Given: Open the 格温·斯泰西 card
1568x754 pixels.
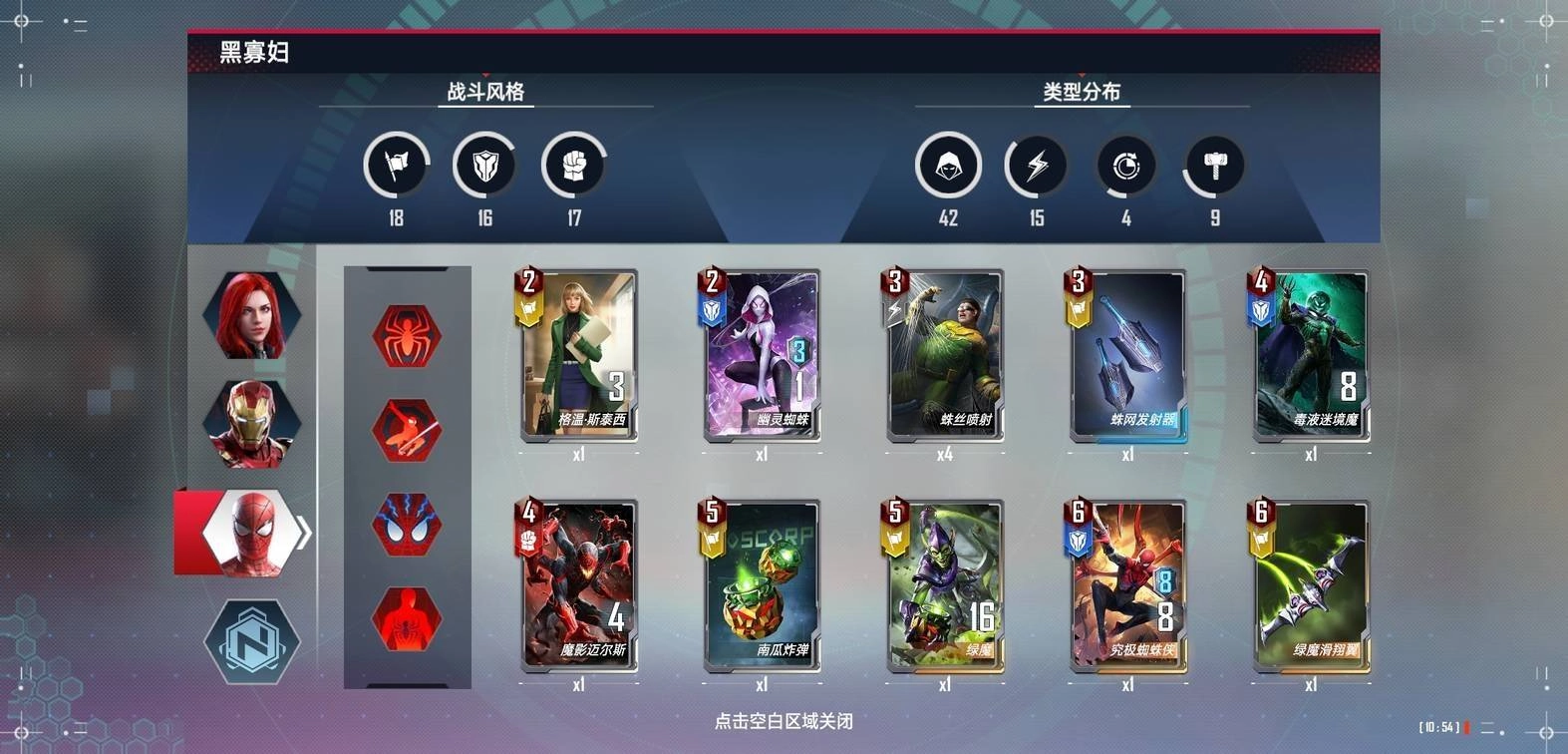Looking at the screenshot, I should (x=578, y=355).
